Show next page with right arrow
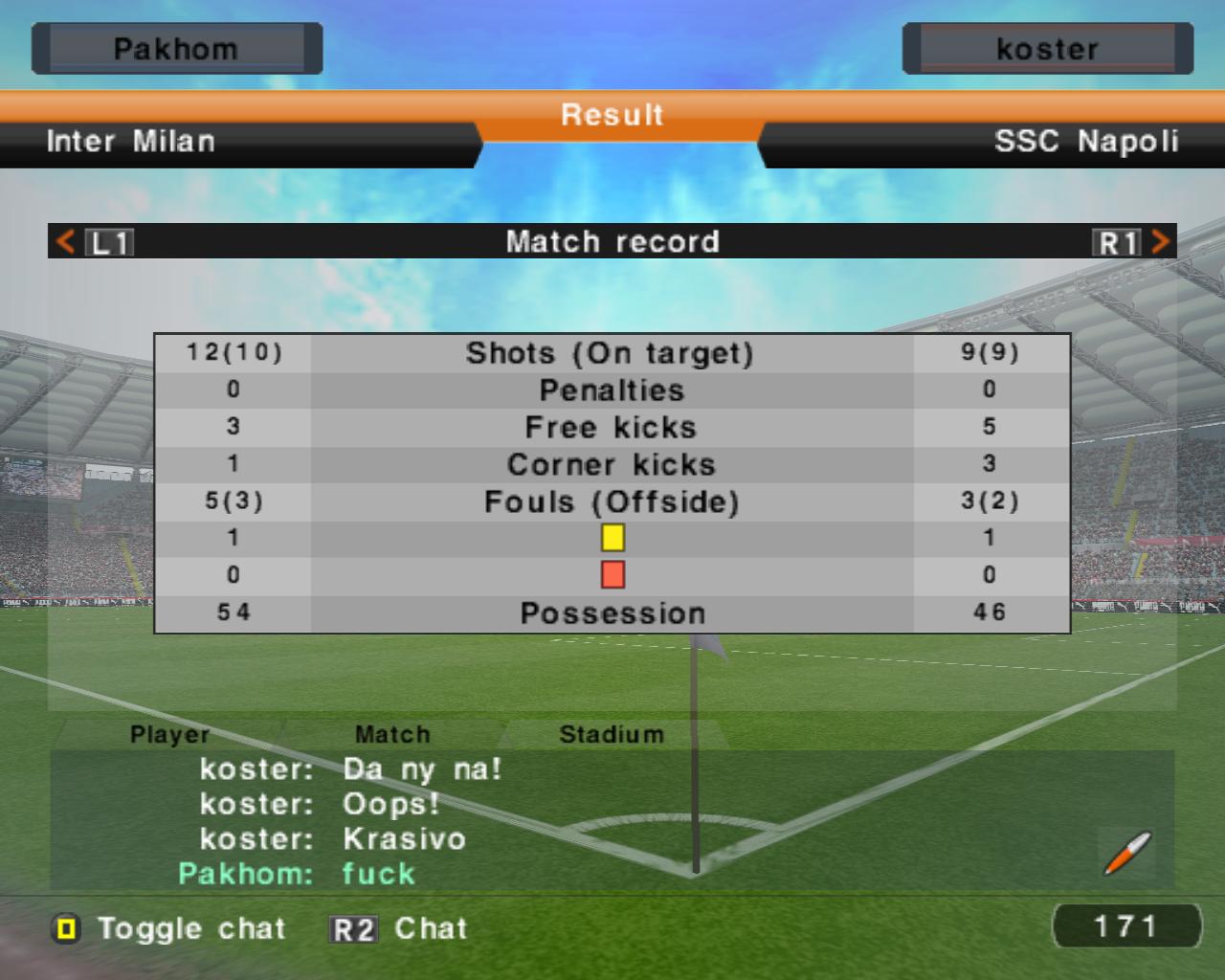 (1160, 241)
